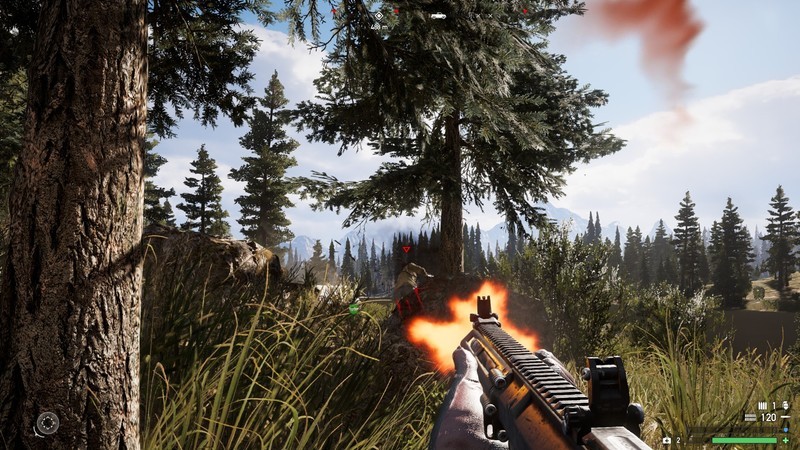
Task: Click the green health plus icon
Action: click(x=786, y=440)
